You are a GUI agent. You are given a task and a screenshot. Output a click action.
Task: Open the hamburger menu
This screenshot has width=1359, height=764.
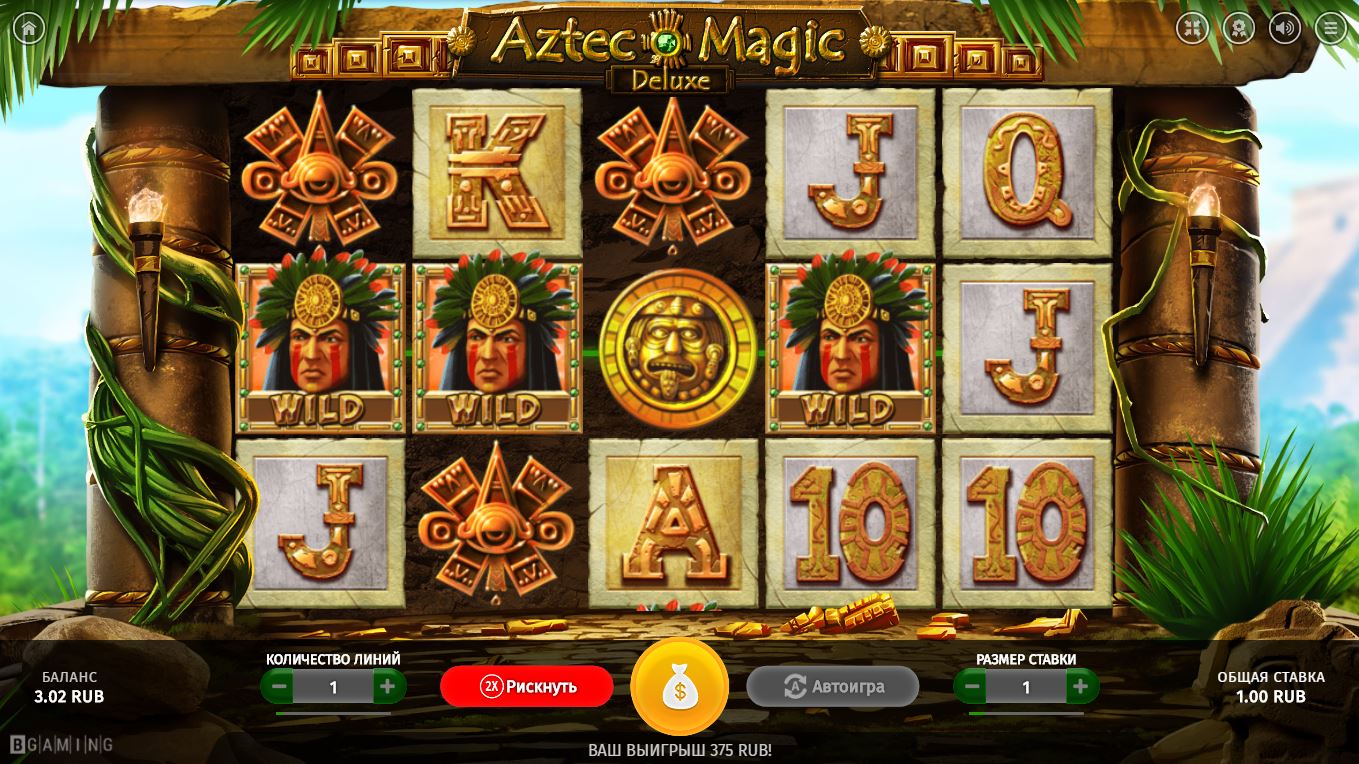click(1331, 28)
